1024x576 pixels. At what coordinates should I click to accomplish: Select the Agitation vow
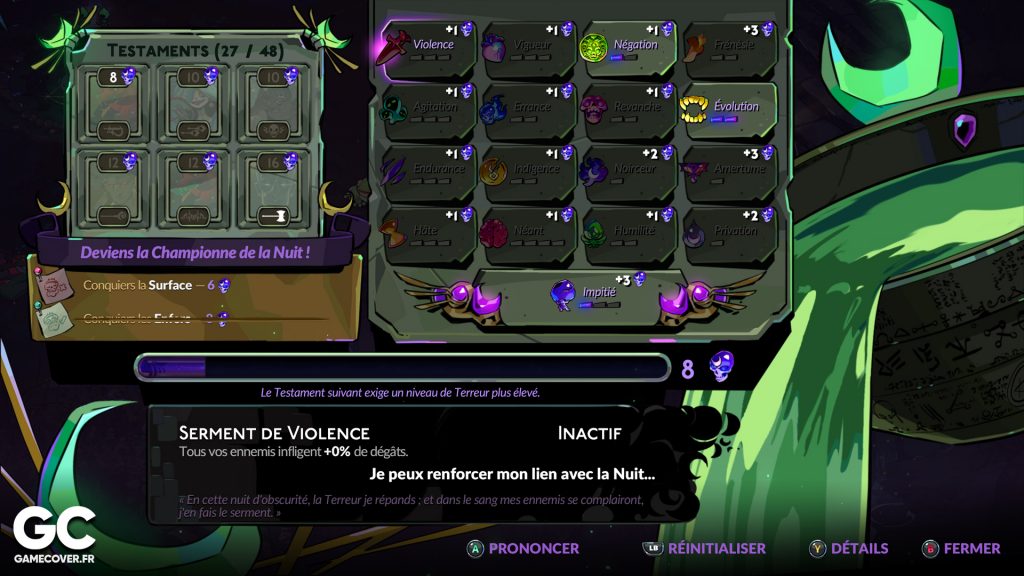(x=426, y=110)
